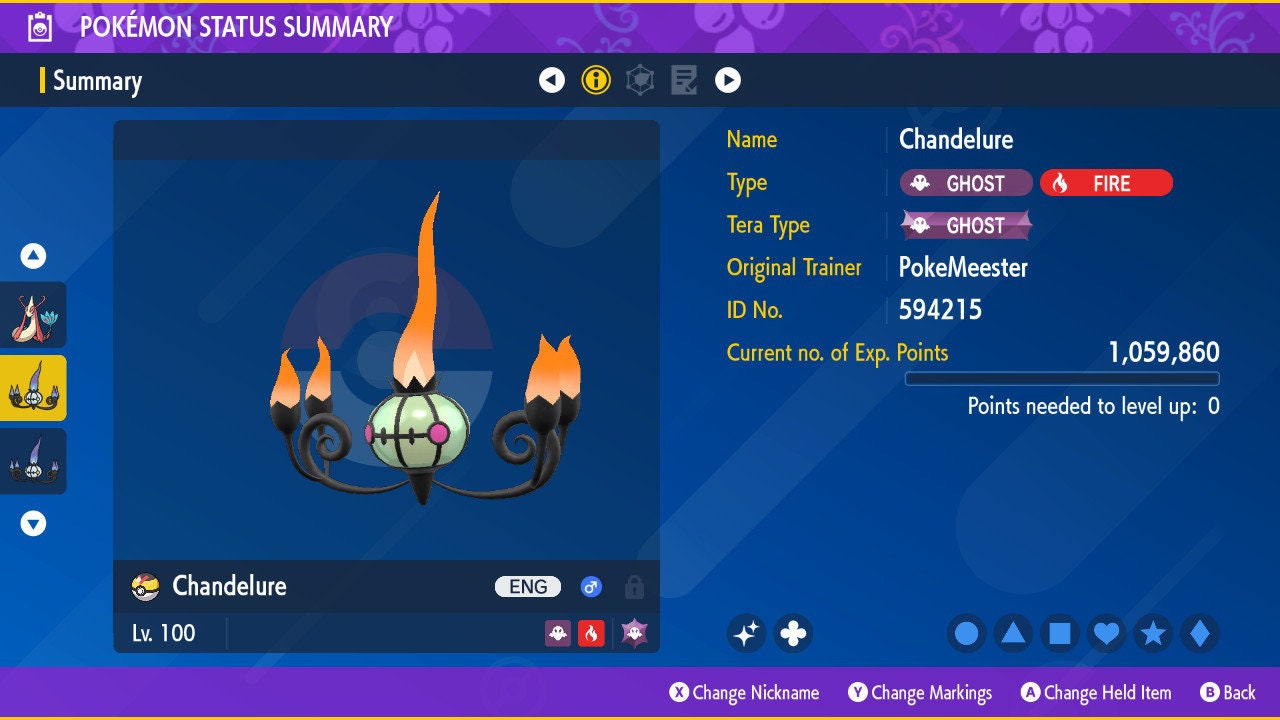The image size is (1280, 720).
Task: Click the down arrow below party list
Action: click(33, 523)
